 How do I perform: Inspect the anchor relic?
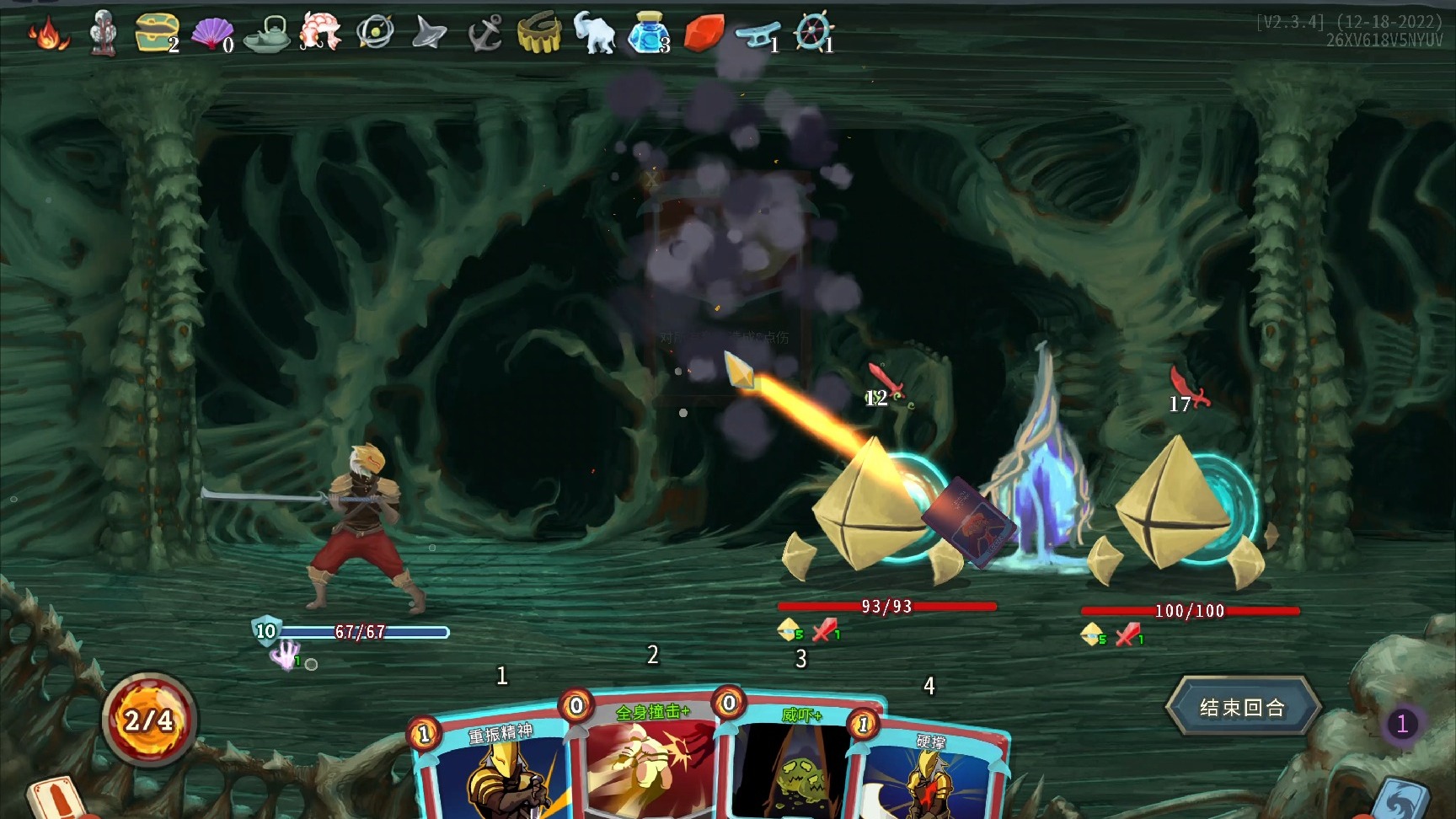(x=484, y=35)
